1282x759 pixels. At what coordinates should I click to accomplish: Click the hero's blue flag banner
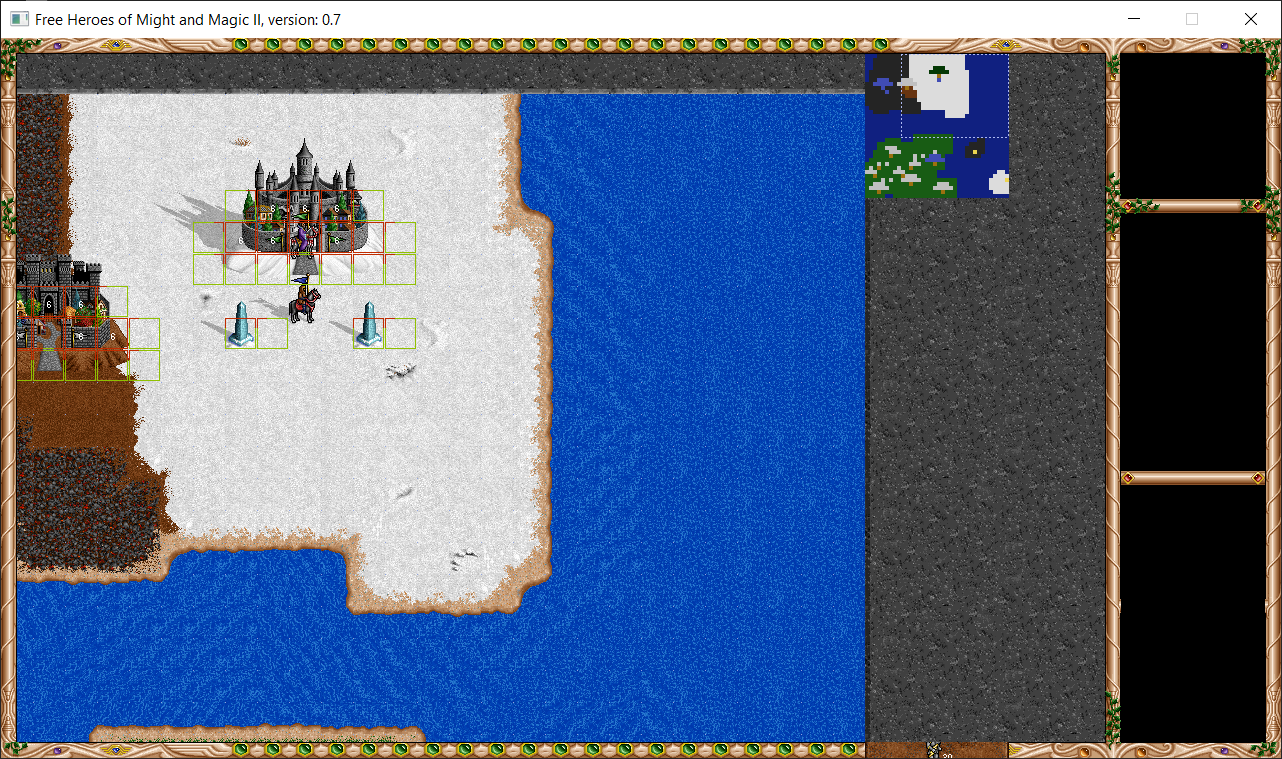click(300, 280)
